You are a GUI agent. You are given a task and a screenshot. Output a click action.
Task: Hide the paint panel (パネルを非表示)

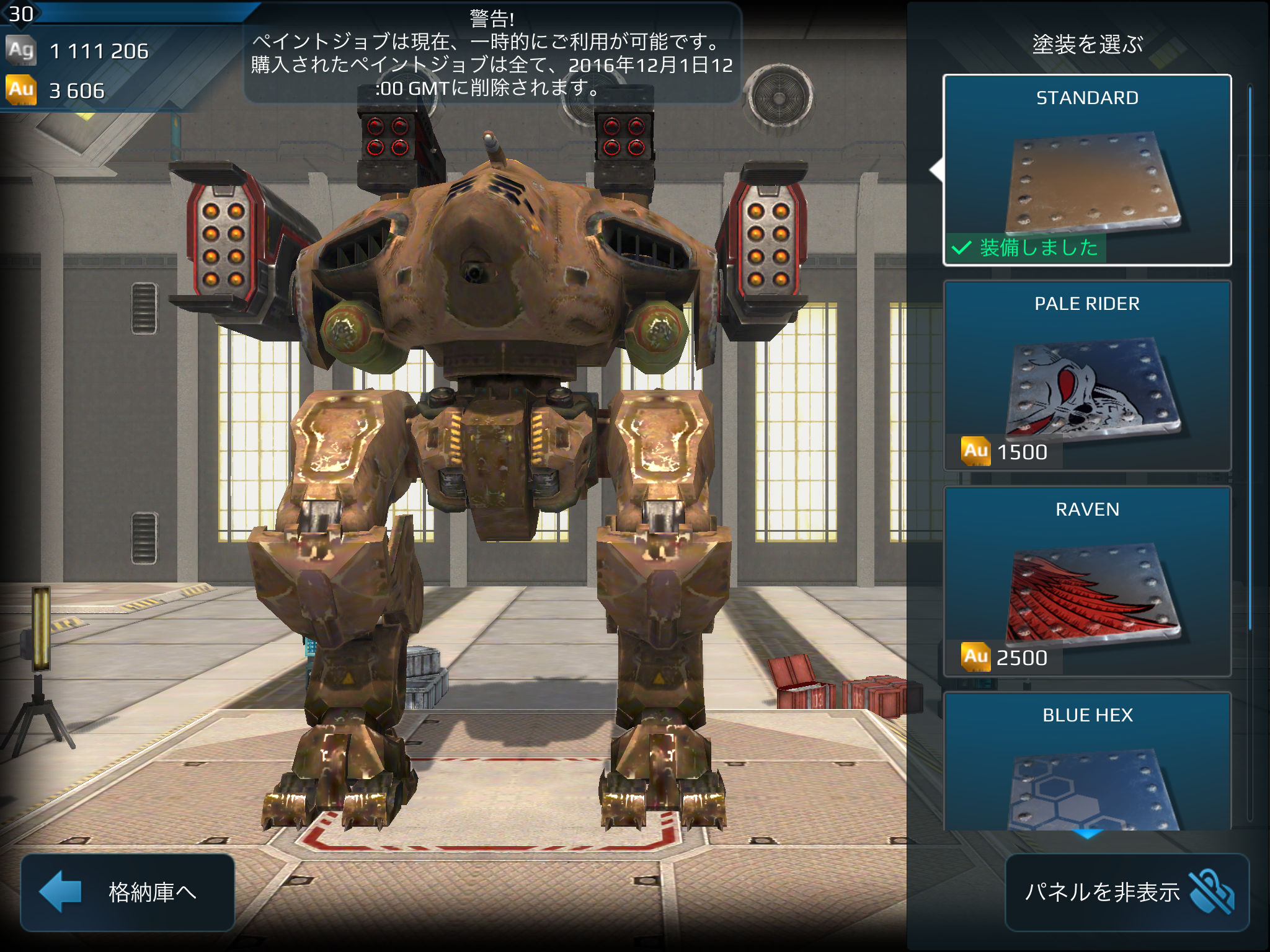coord(1127,892)
